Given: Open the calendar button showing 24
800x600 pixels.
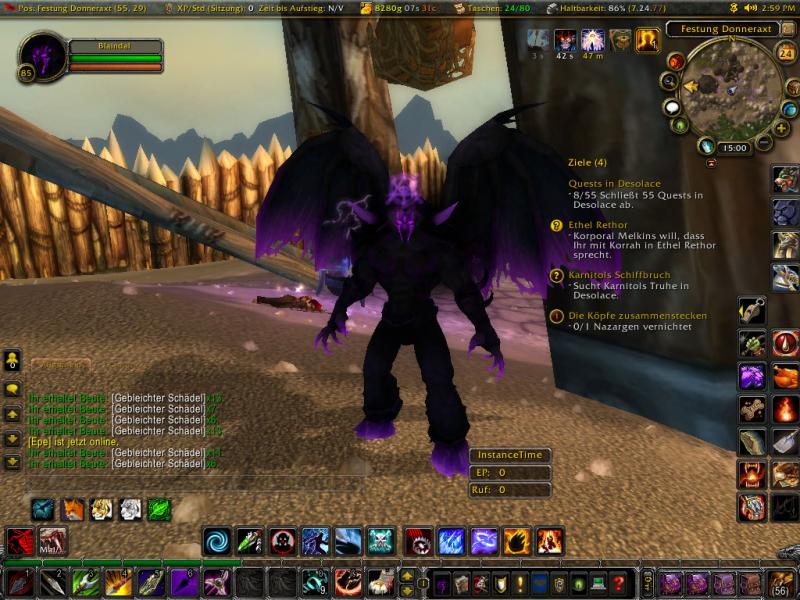Looking at the screenshot, I should [786, 54].
